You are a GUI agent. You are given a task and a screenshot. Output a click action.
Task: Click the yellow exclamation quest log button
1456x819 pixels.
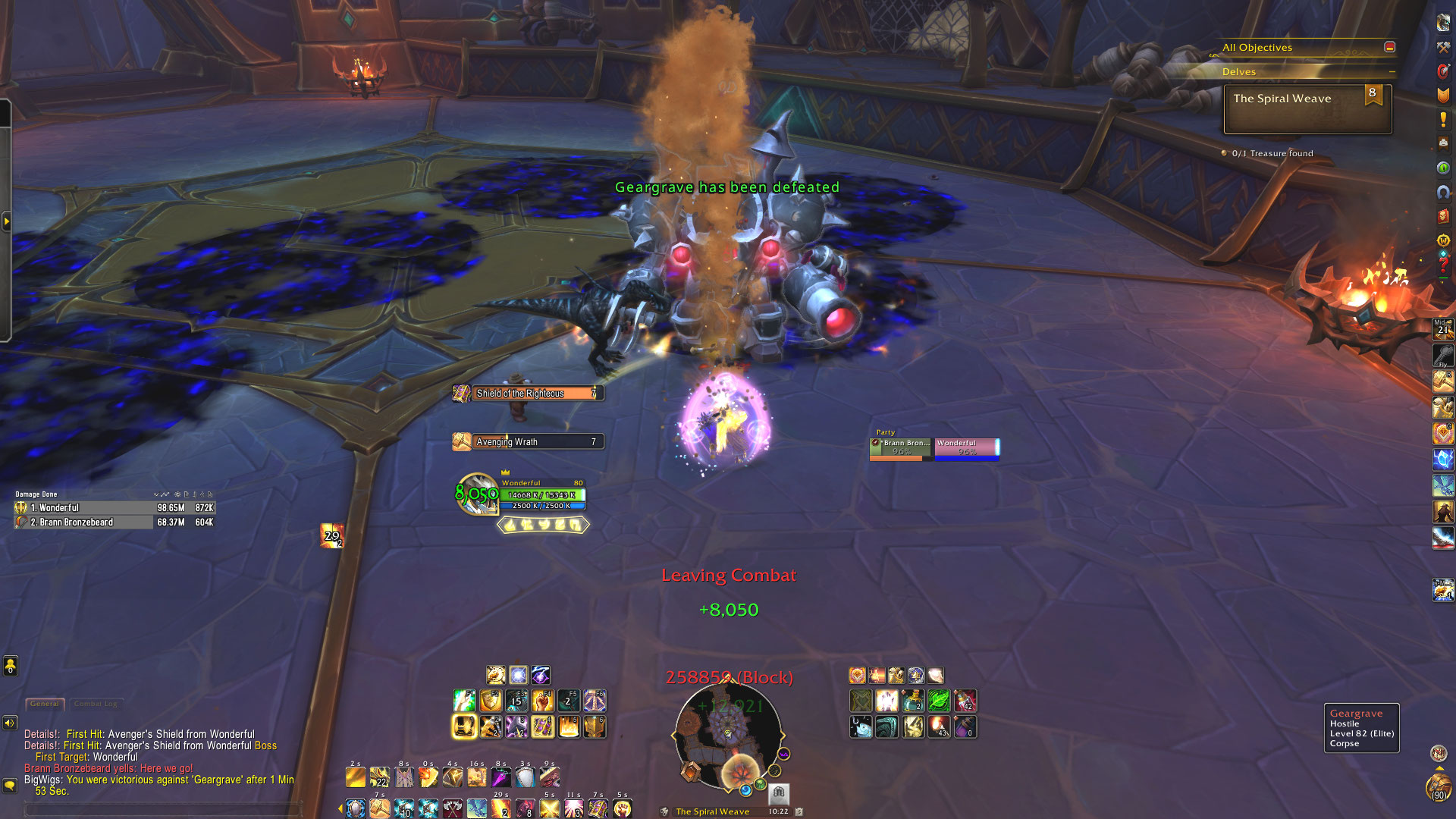tap(1442, 120)
